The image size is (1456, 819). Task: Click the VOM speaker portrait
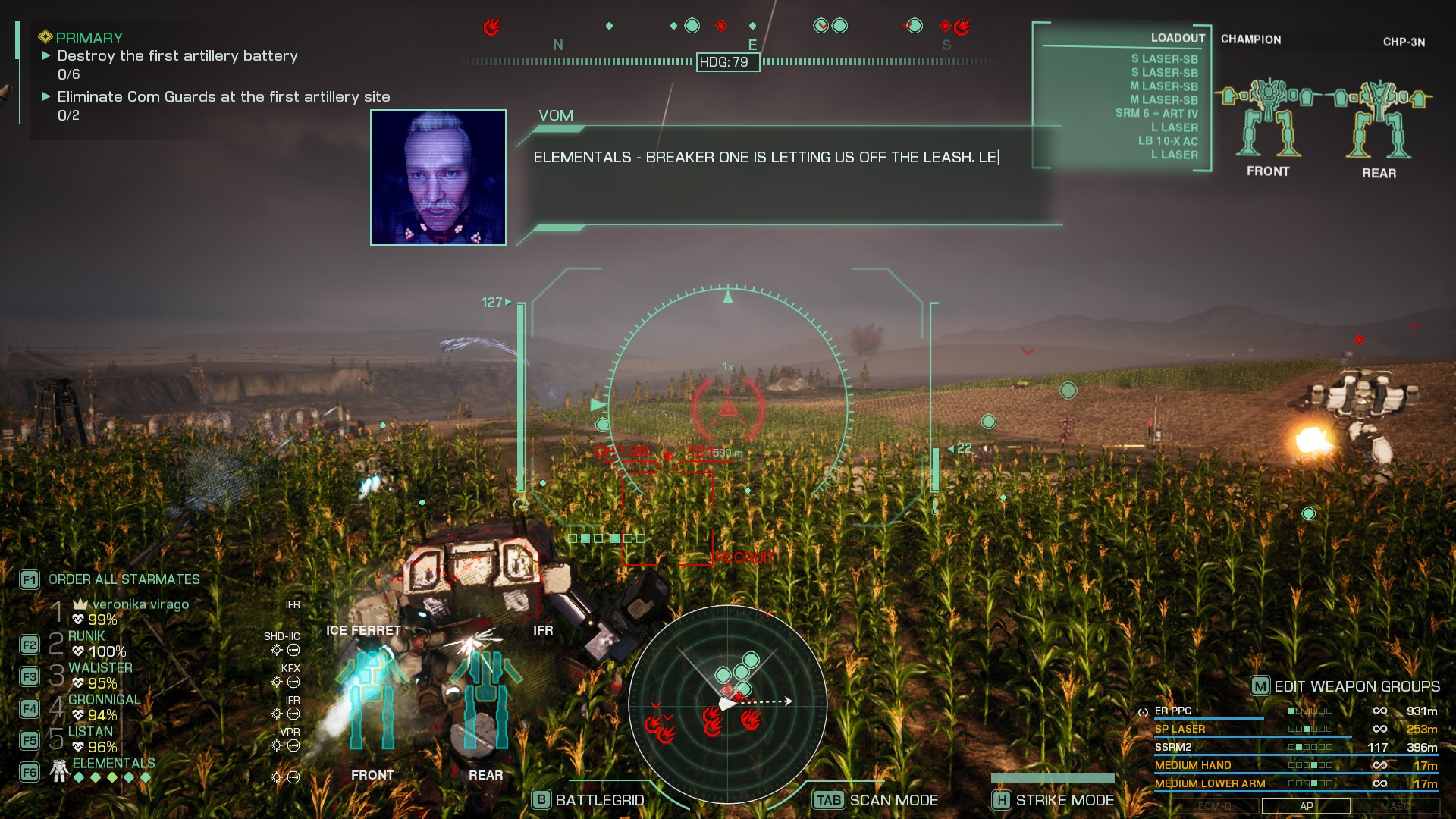(x=438, y=177)
